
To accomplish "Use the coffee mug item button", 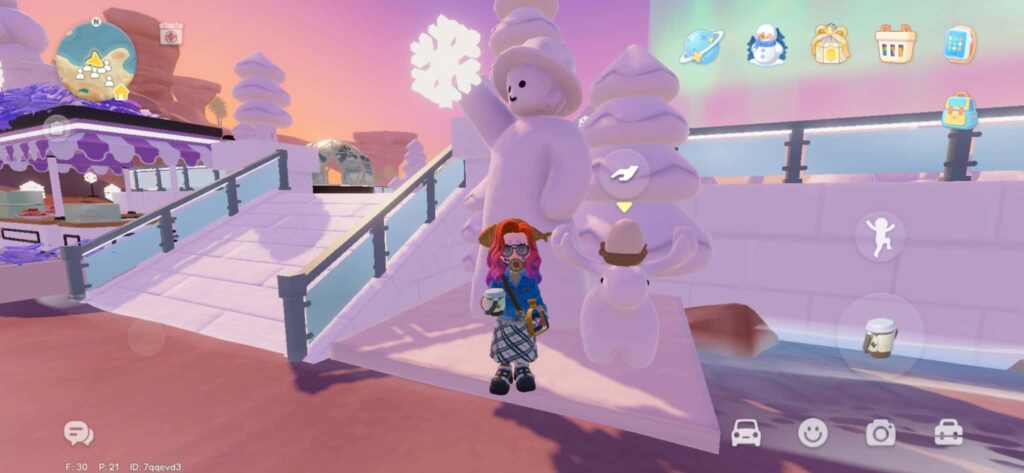I will 880,337.
